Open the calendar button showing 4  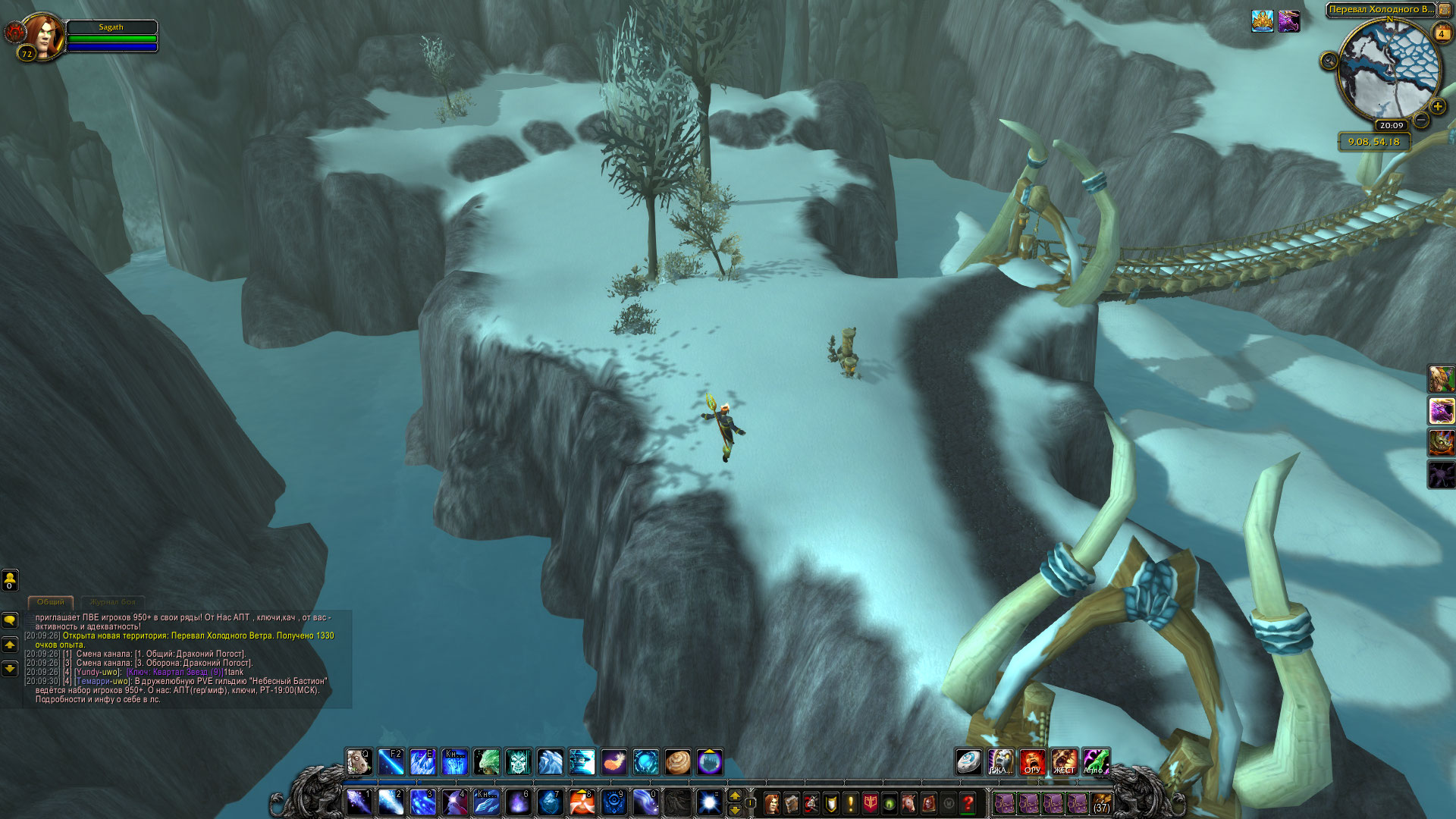click(1442, 33)
